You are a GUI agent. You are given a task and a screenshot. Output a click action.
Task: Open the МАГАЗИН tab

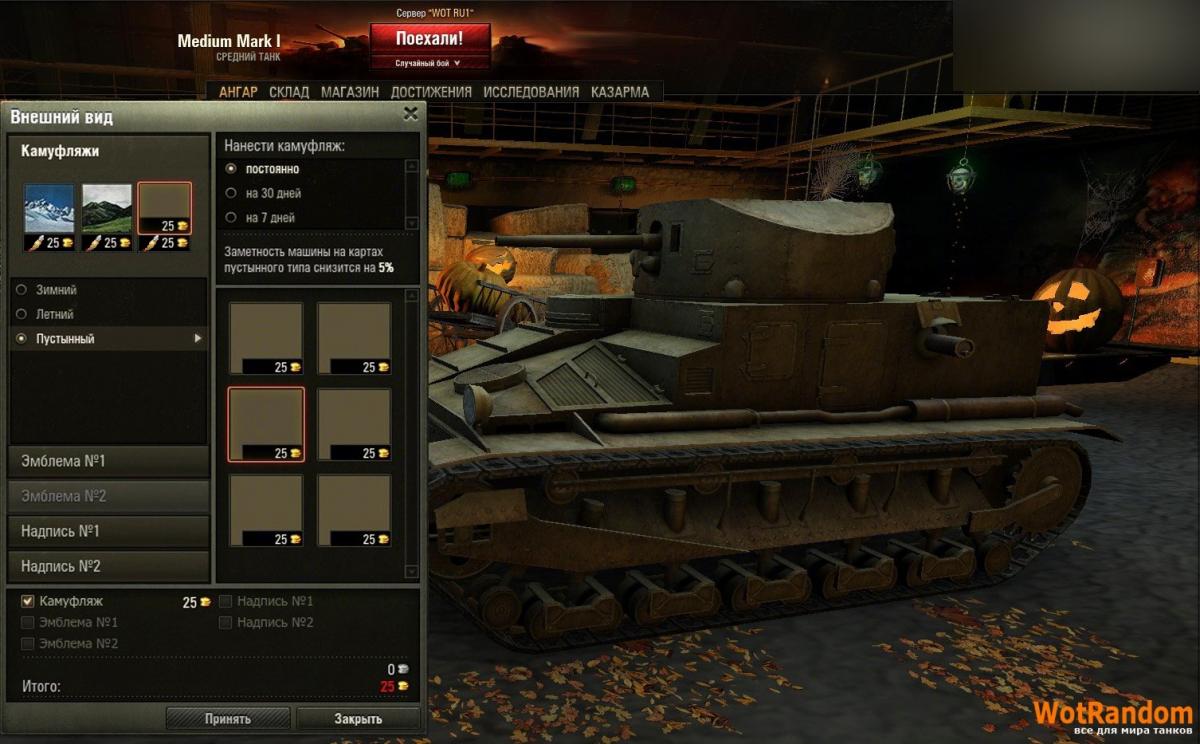click(x=350, y=92)
